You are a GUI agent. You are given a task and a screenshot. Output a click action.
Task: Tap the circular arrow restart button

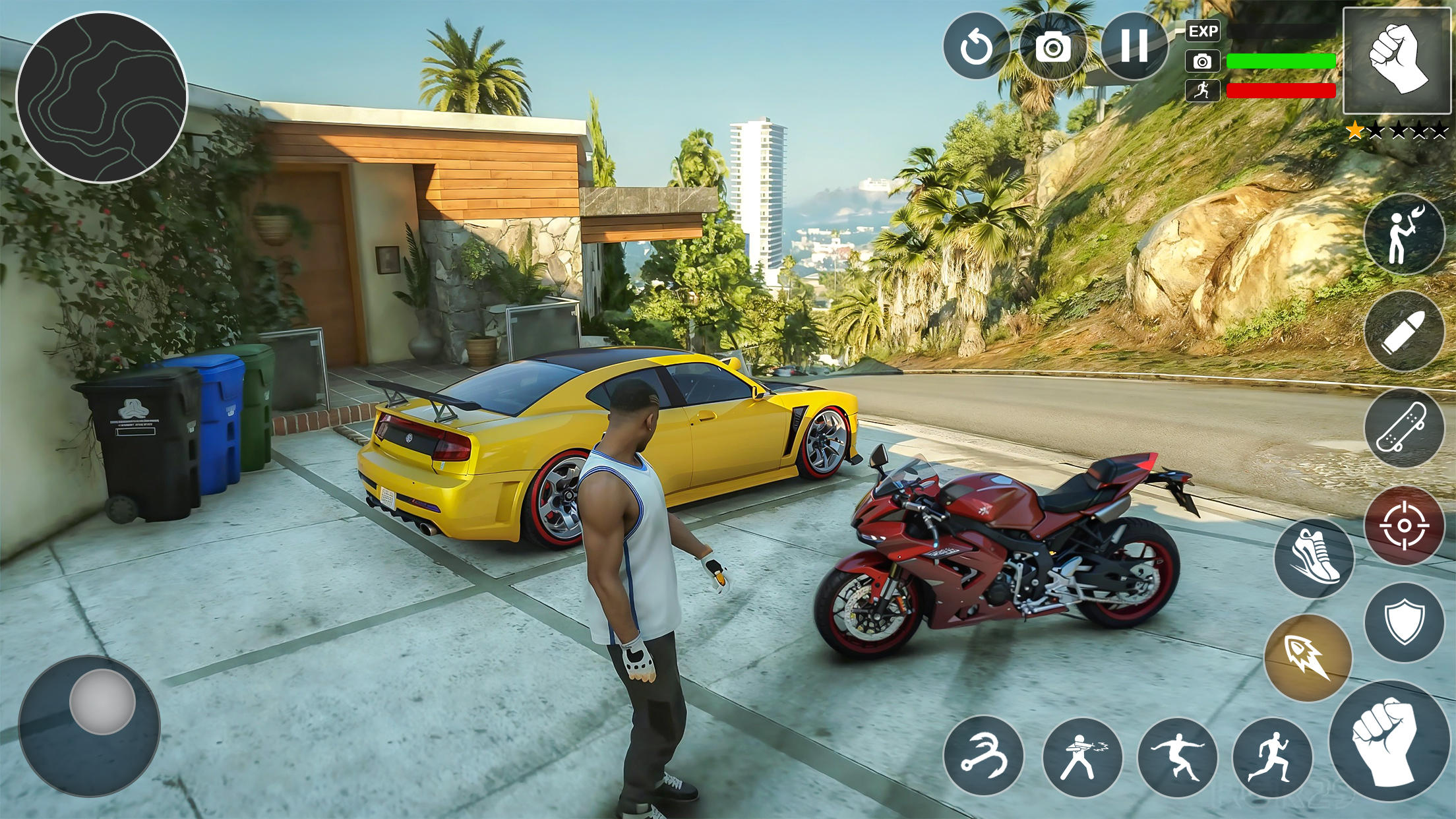tap(976, 47)
